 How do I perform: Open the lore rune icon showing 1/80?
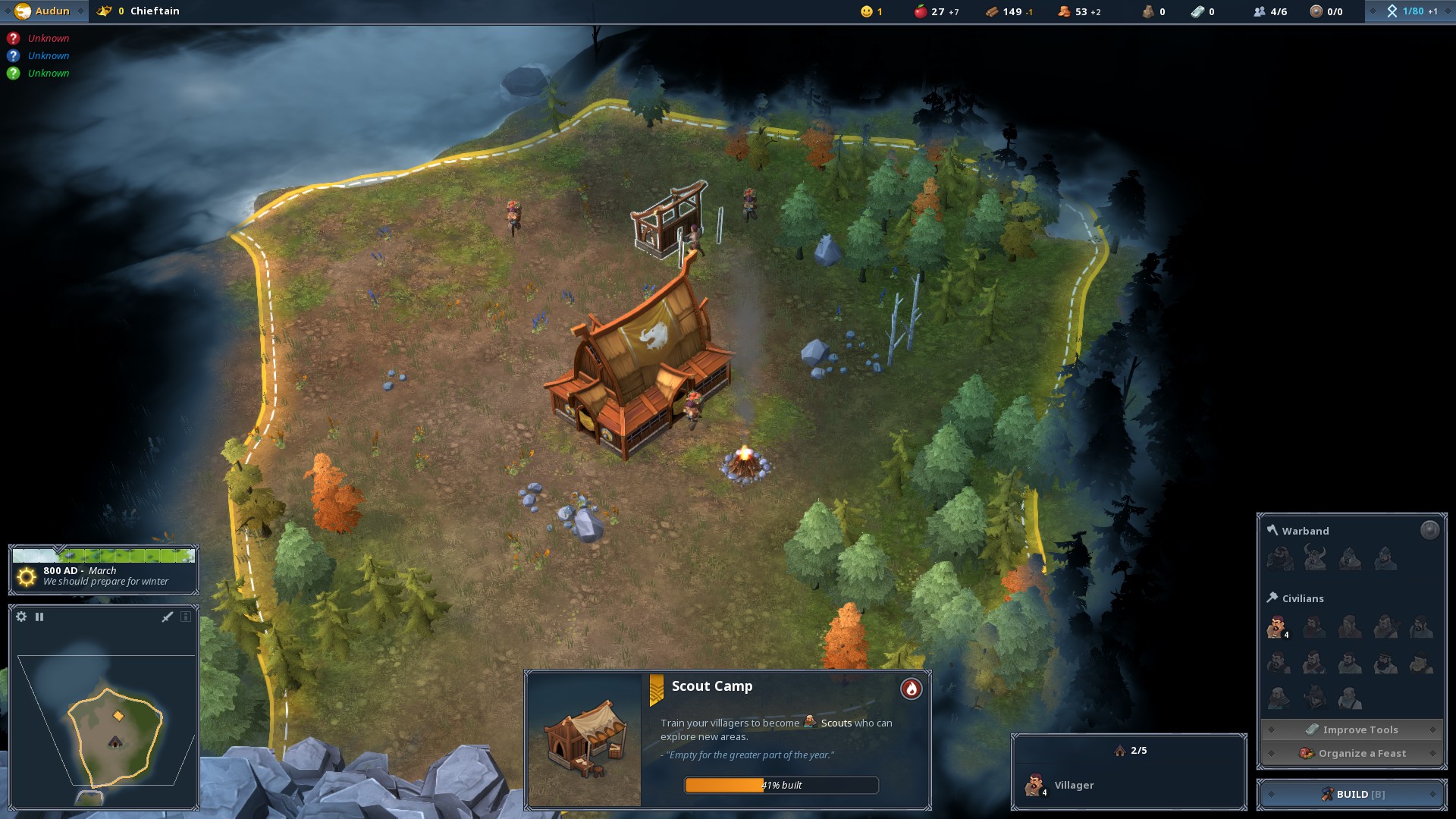[1394, 11]
